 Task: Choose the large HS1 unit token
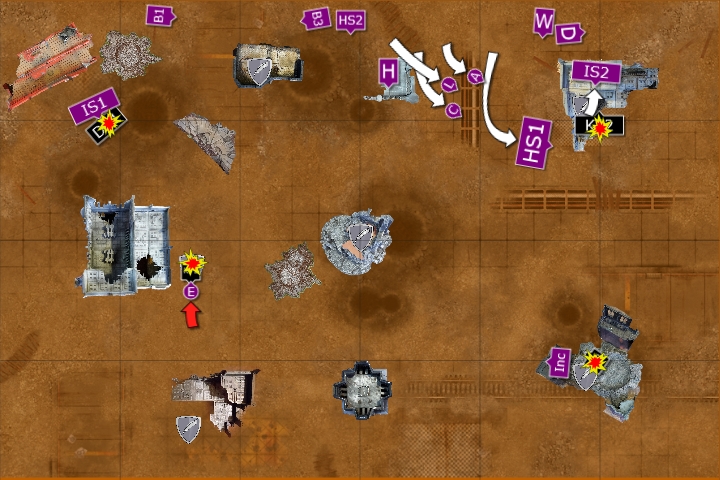click(532, 141)
